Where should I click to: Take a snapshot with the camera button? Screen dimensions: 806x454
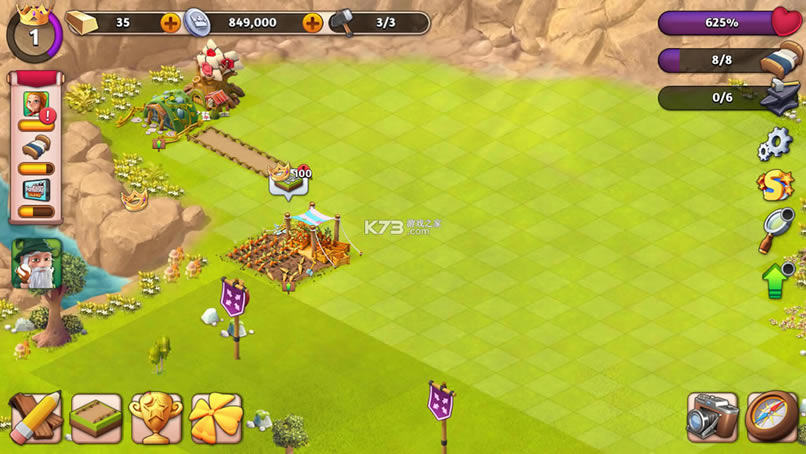pos(712,417)
